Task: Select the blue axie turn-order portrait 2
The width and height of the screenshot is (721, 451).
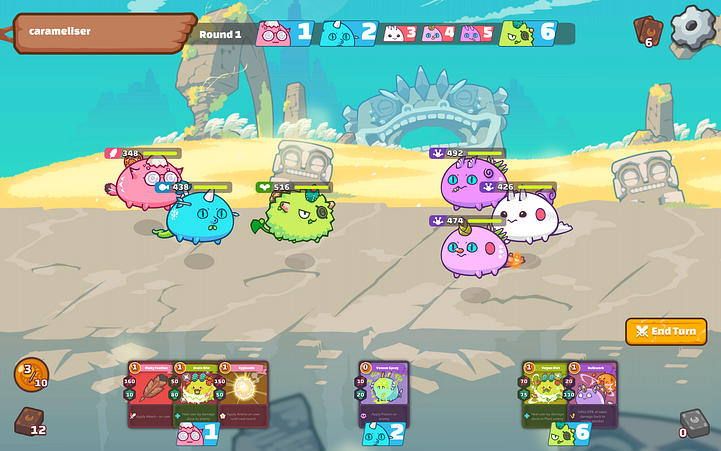Action: click(x=348, y=33)
